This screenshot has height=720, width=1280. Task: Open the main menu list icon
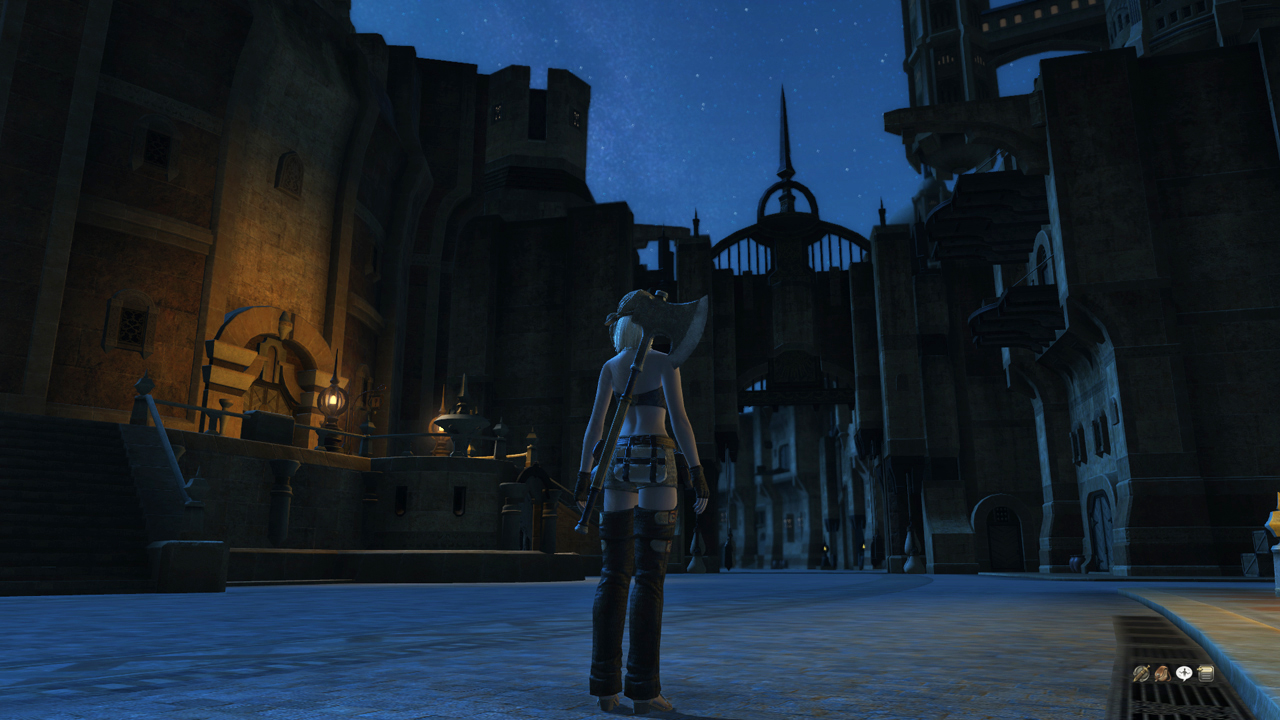(x=1206, y=674)
